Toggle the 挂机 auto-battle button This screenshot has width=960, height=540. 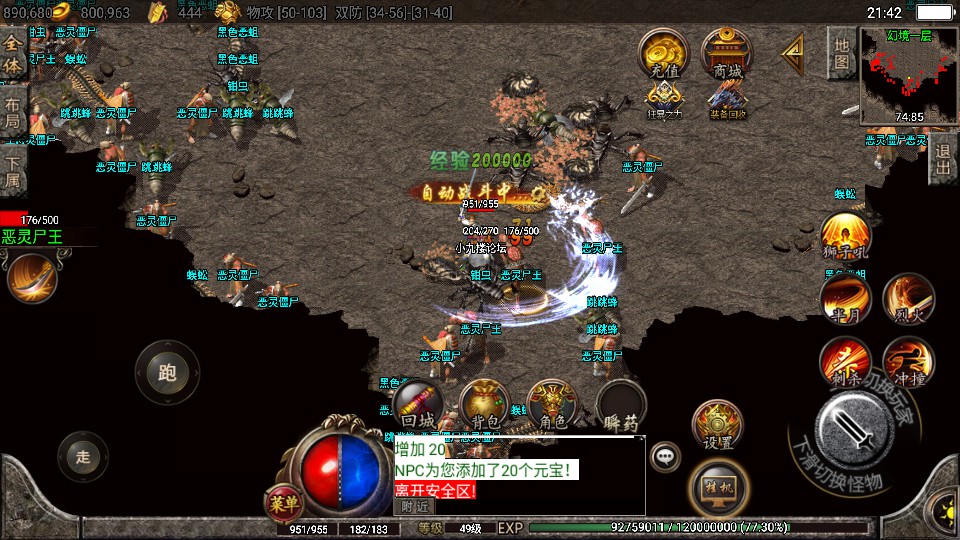(x=717, y=485)
